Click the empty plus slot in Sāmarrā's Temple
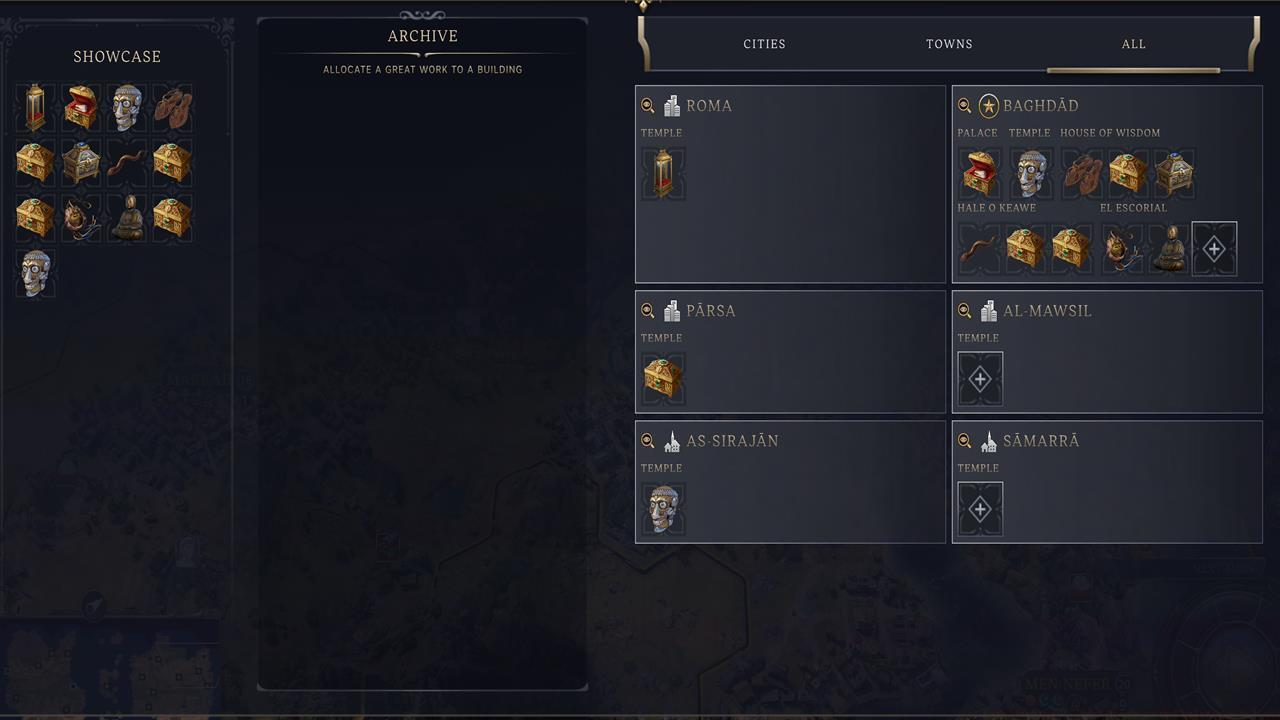1280x720 pixels. click(x=980, y=508)
